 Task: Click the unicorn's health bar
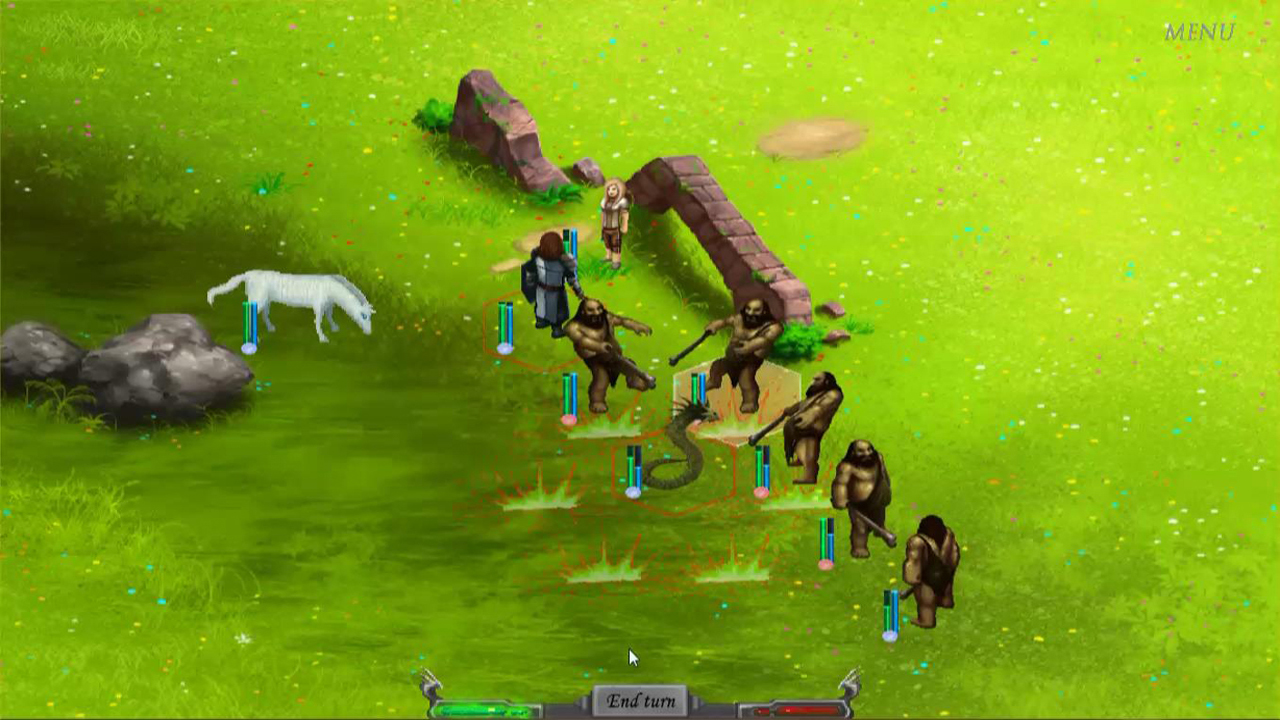click(248, 320)
